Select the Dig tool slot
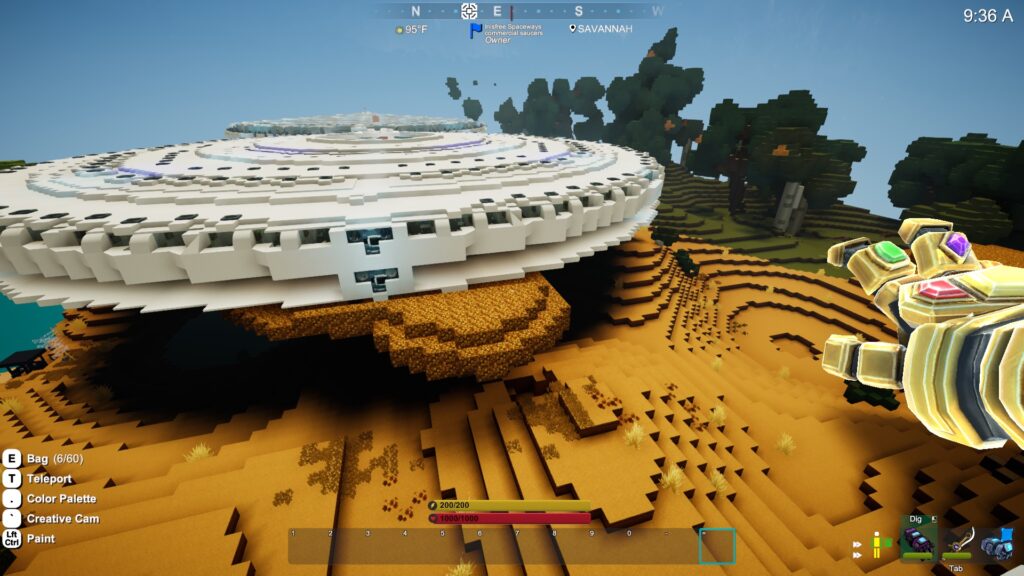The width and height of the screenshot is (1024, 576). (x=918, y=540)
